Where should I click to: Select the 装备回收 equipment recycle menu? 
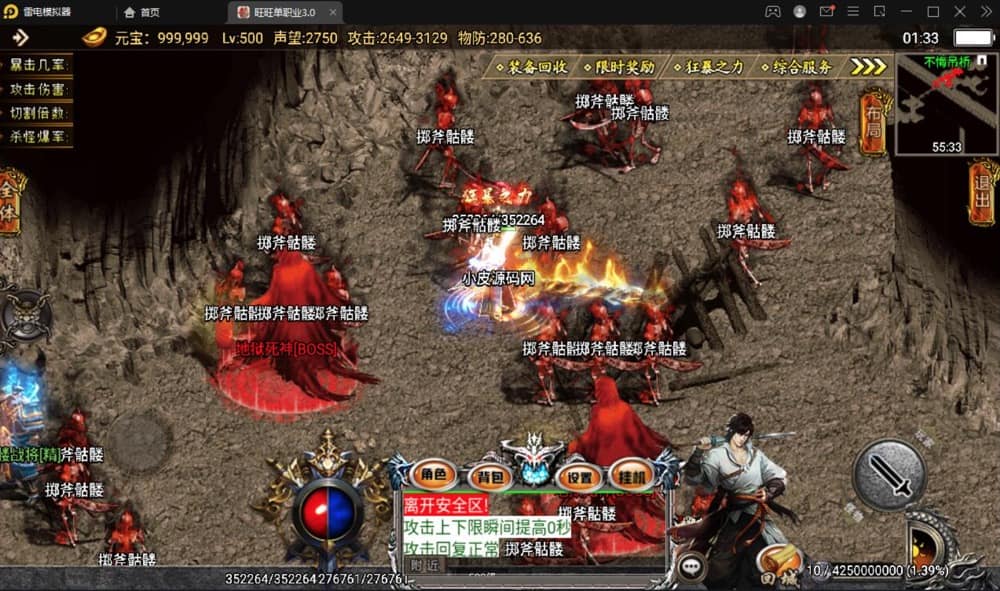tap(531, 67)
